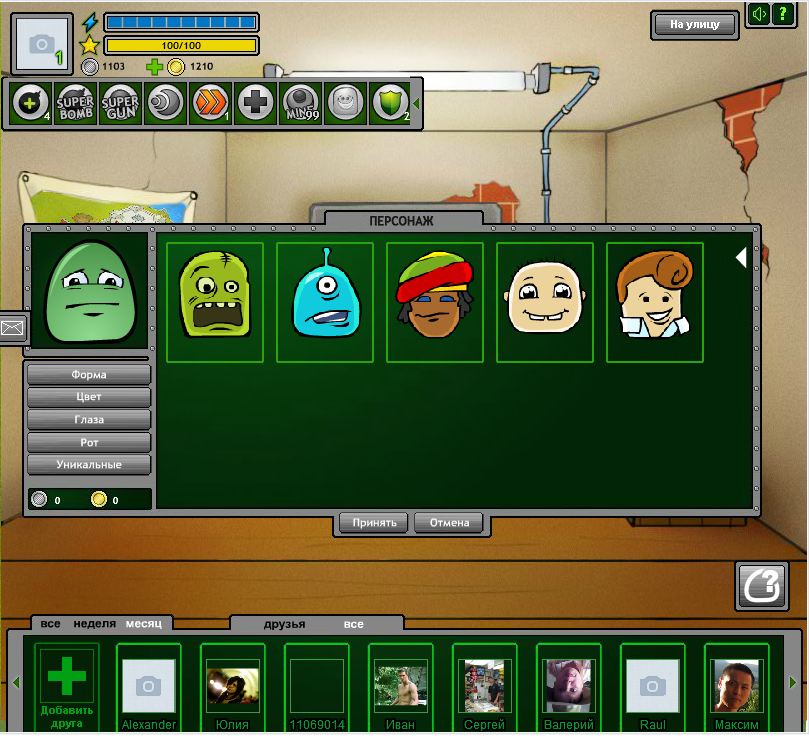
Task: Select the green zombie character face
Action: pyautogui.click(x=214, y=301)
